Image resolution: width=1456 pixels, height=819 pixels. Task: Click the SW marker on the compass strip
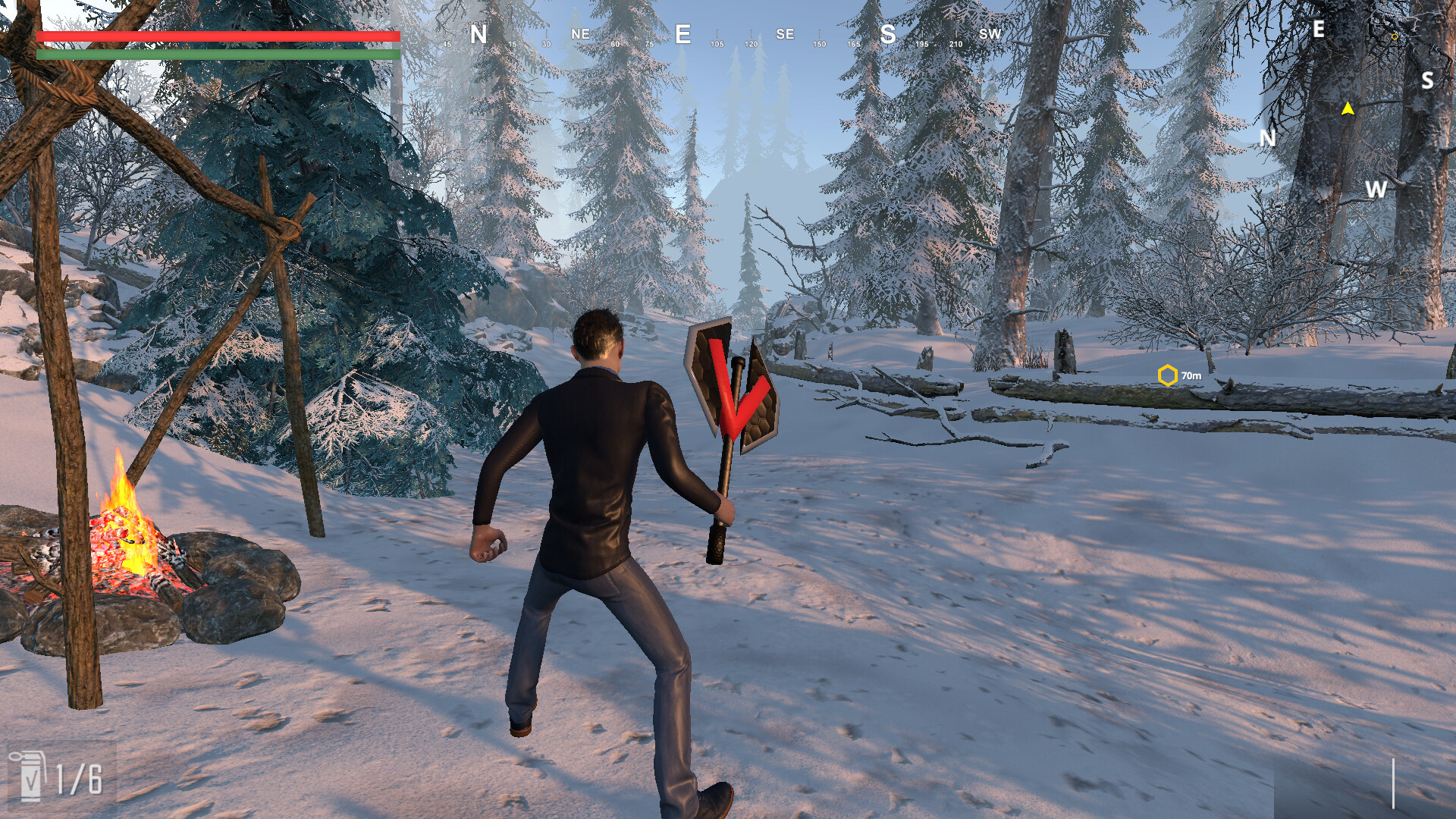(990, 34)
